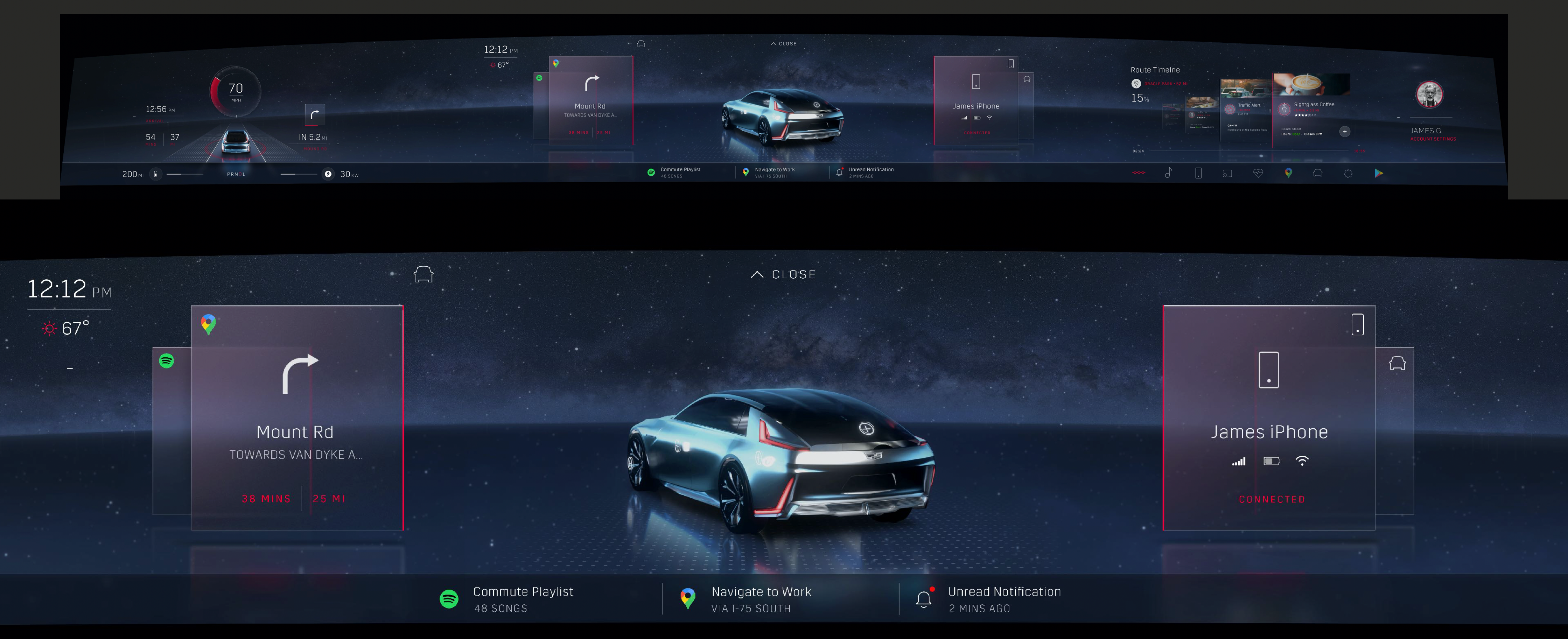Tap the lightning bolt power icon
The width and height of the screenshot is (1568, 639).
pyautogui.click(x=328, y=174)
